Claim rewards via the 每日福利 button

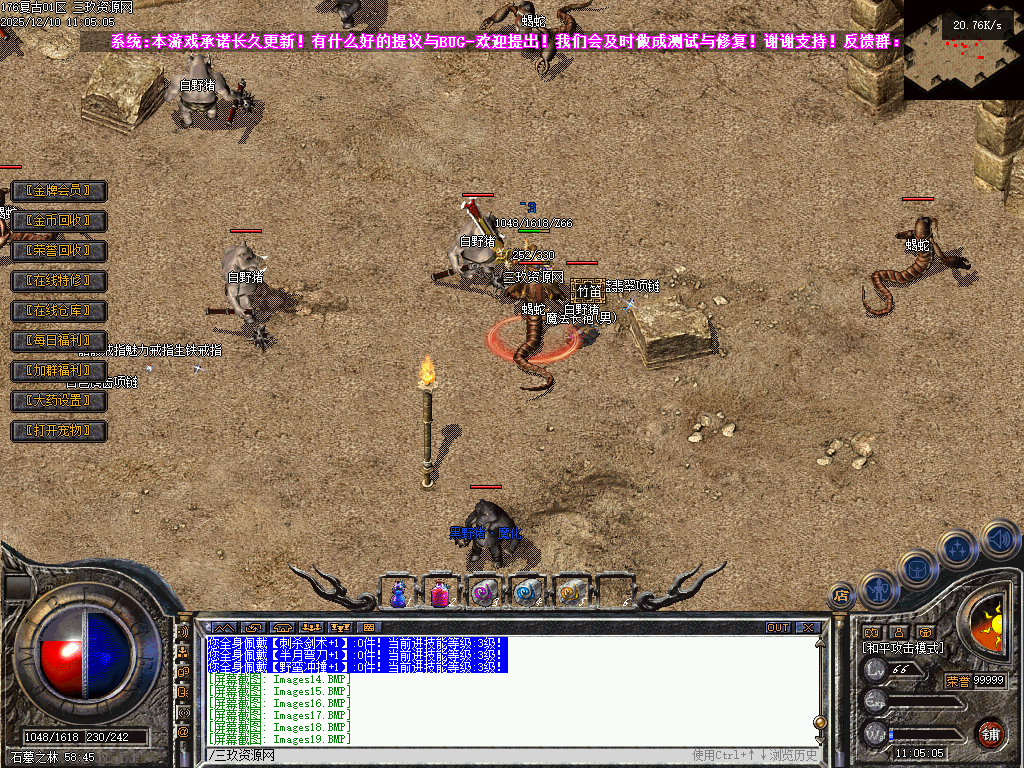pos(58,341)
